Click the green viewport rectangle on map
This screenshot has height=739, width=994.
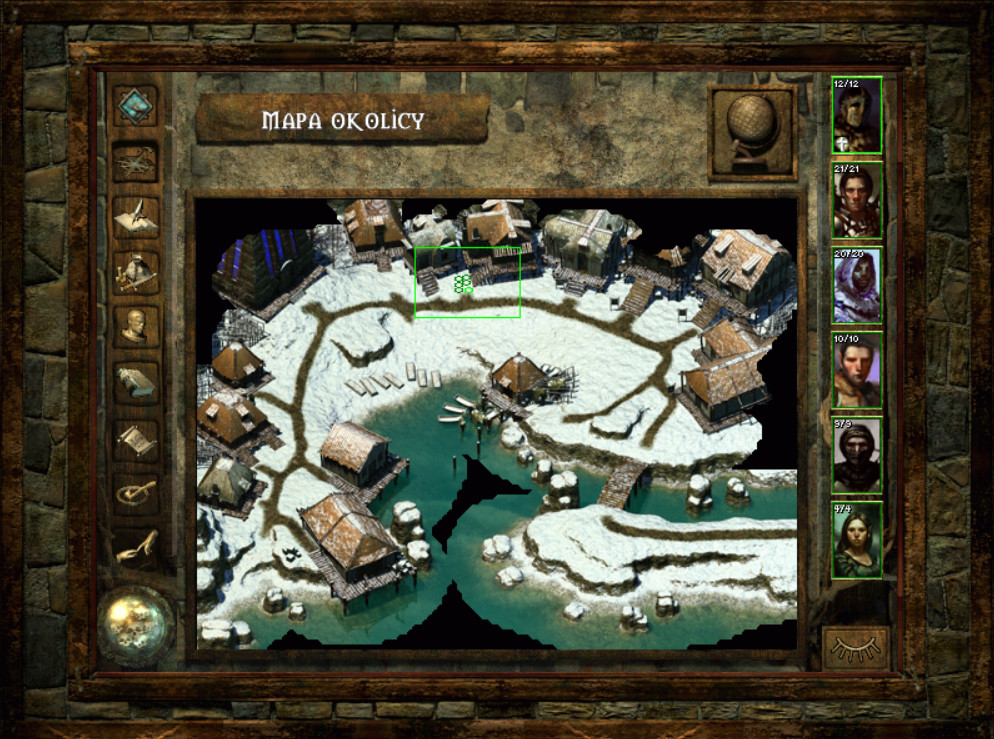click(467, 283)
